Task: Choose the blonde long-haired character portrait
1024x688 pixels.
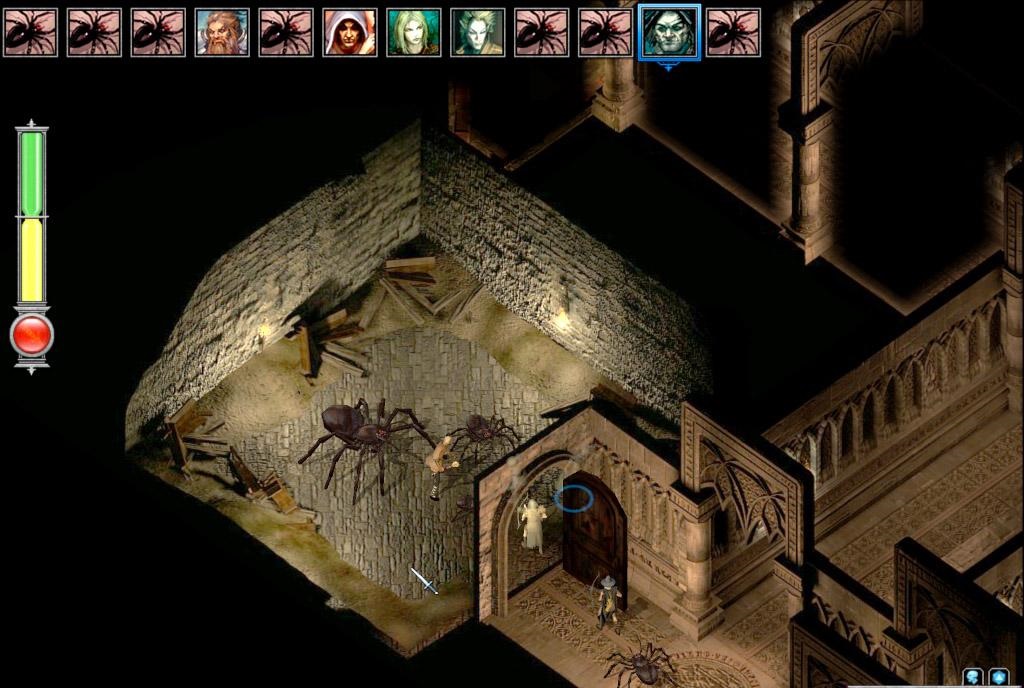Action: [x=414, y=32]
